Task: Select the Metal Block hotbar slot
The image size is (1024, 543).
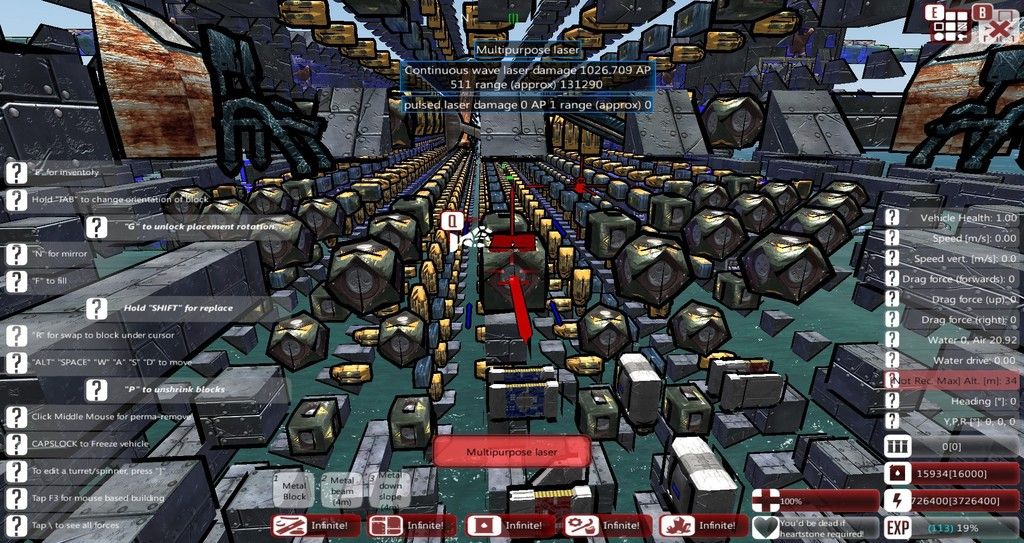Action: [295, 489]
